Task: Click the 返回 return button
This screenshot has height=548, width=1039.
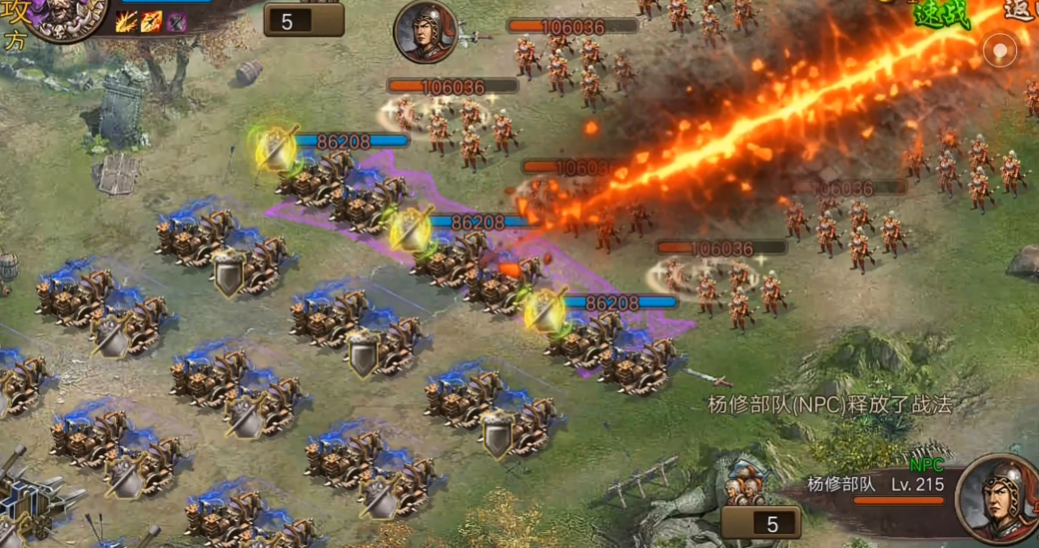Action: click(x=1020, y=10)
